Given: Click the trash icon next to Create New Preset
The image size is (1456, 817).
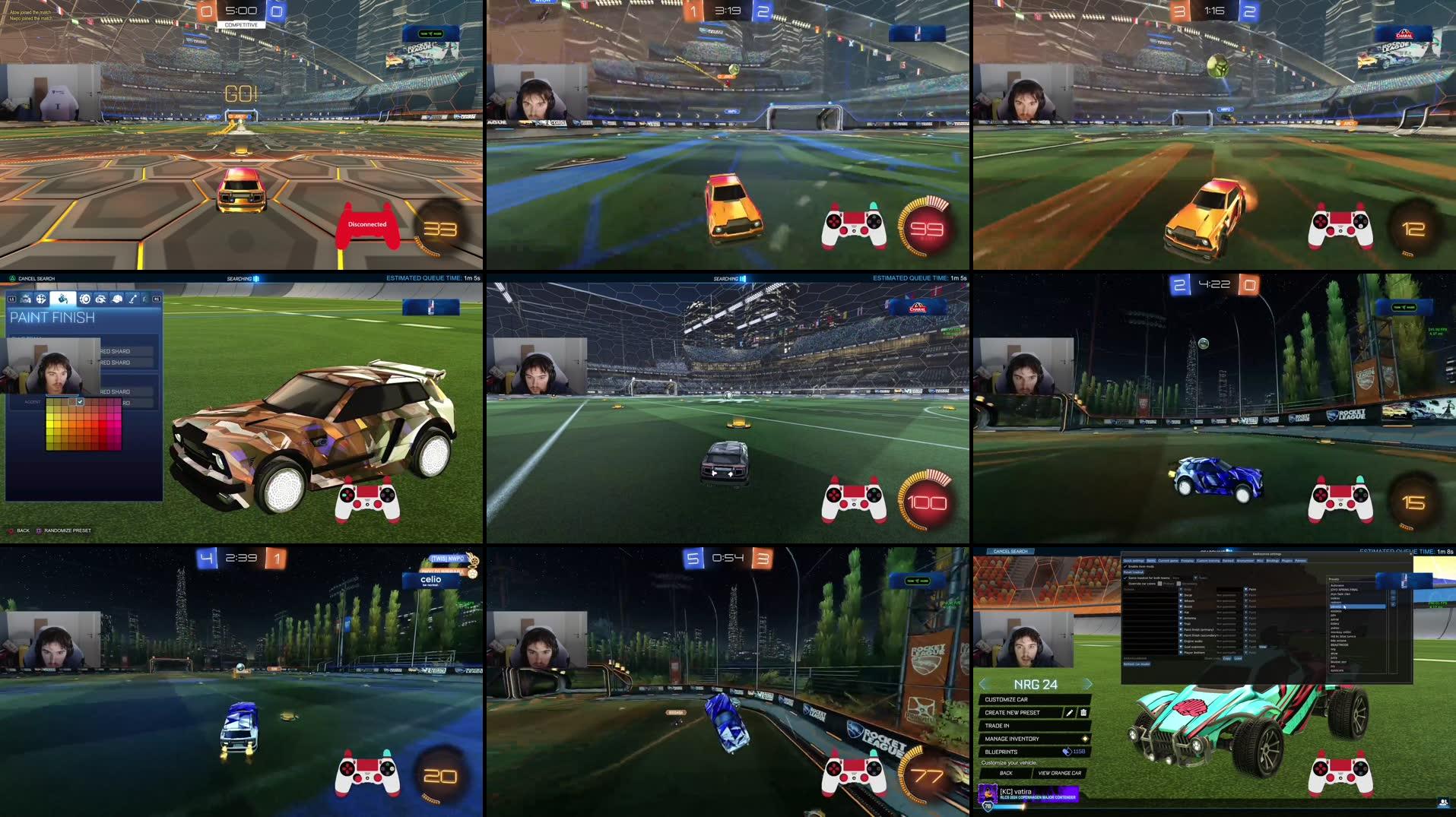Looking at the screenshot, I should click(1083, 713).
